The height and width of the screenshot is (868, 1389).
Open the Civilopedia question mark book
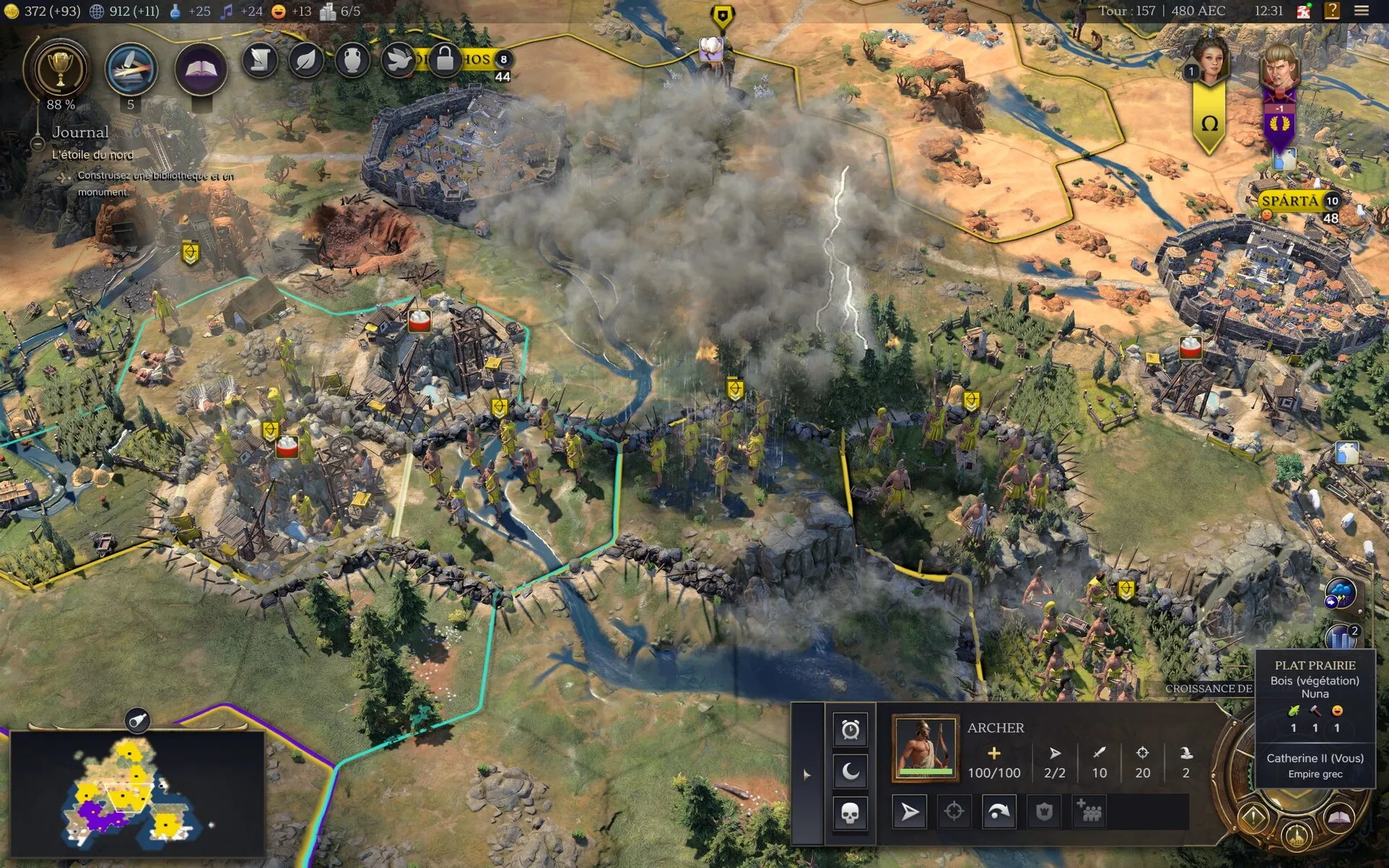(1332, 11)
